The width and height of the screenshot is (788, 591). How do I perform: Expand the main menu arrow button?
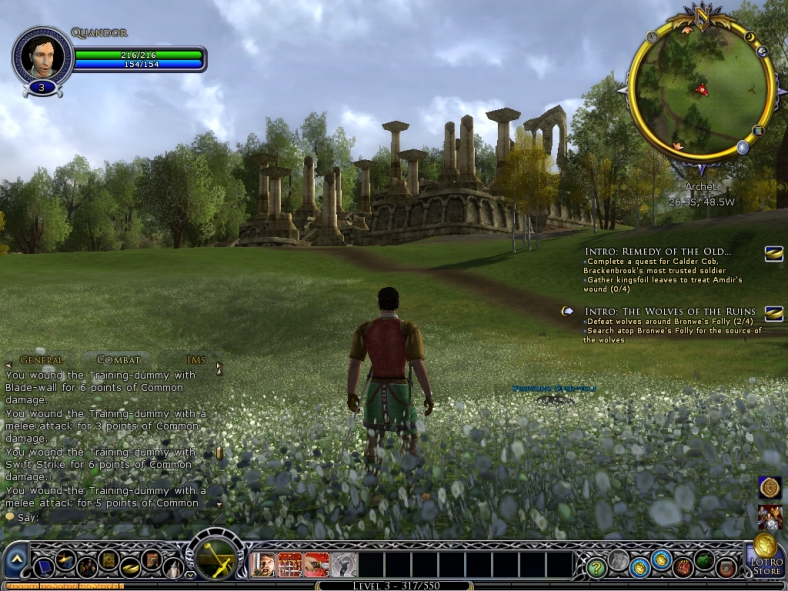15,561
